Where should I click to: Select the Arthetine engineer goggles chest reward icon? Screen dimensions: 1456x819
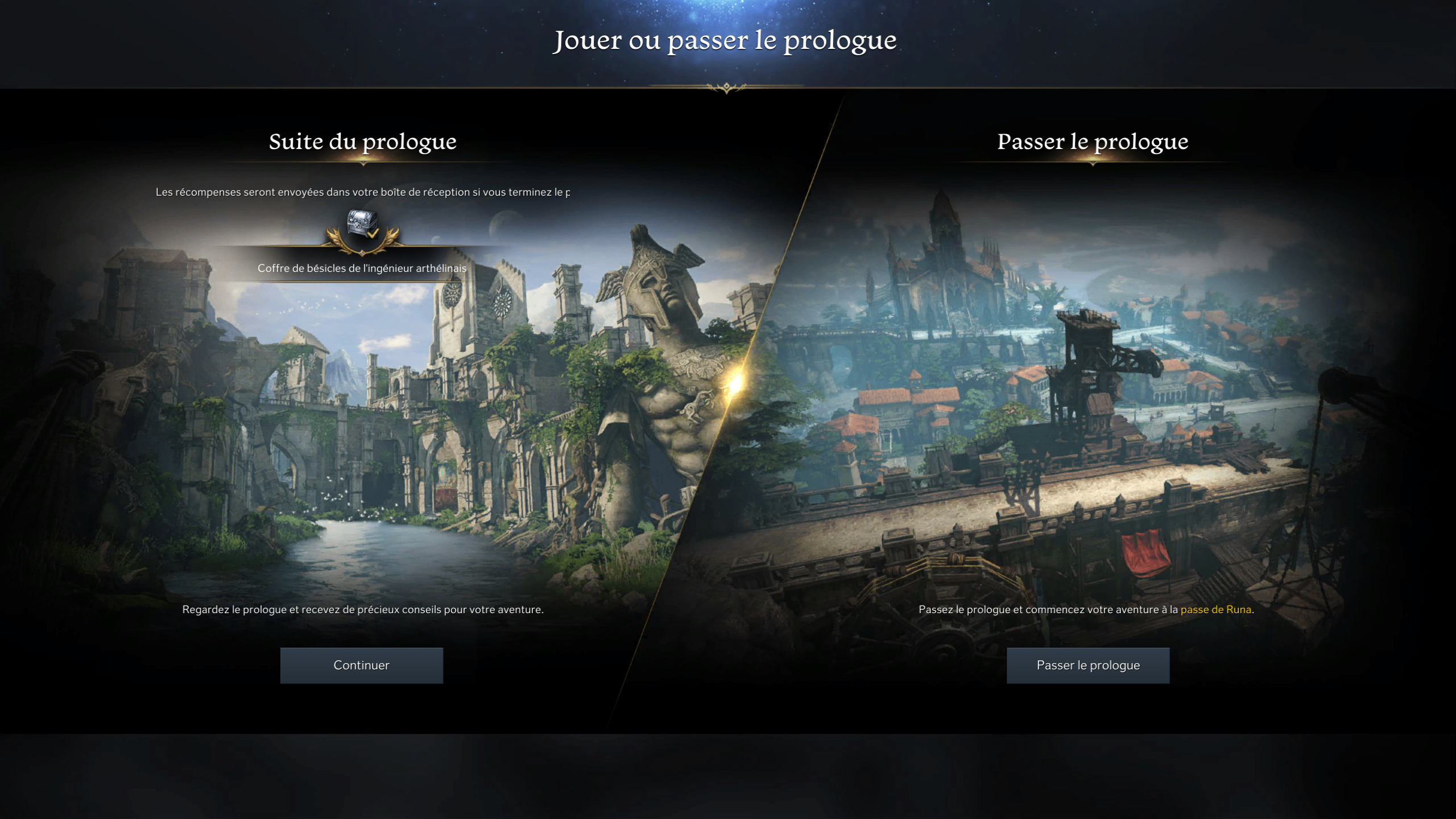pos(362,225)
